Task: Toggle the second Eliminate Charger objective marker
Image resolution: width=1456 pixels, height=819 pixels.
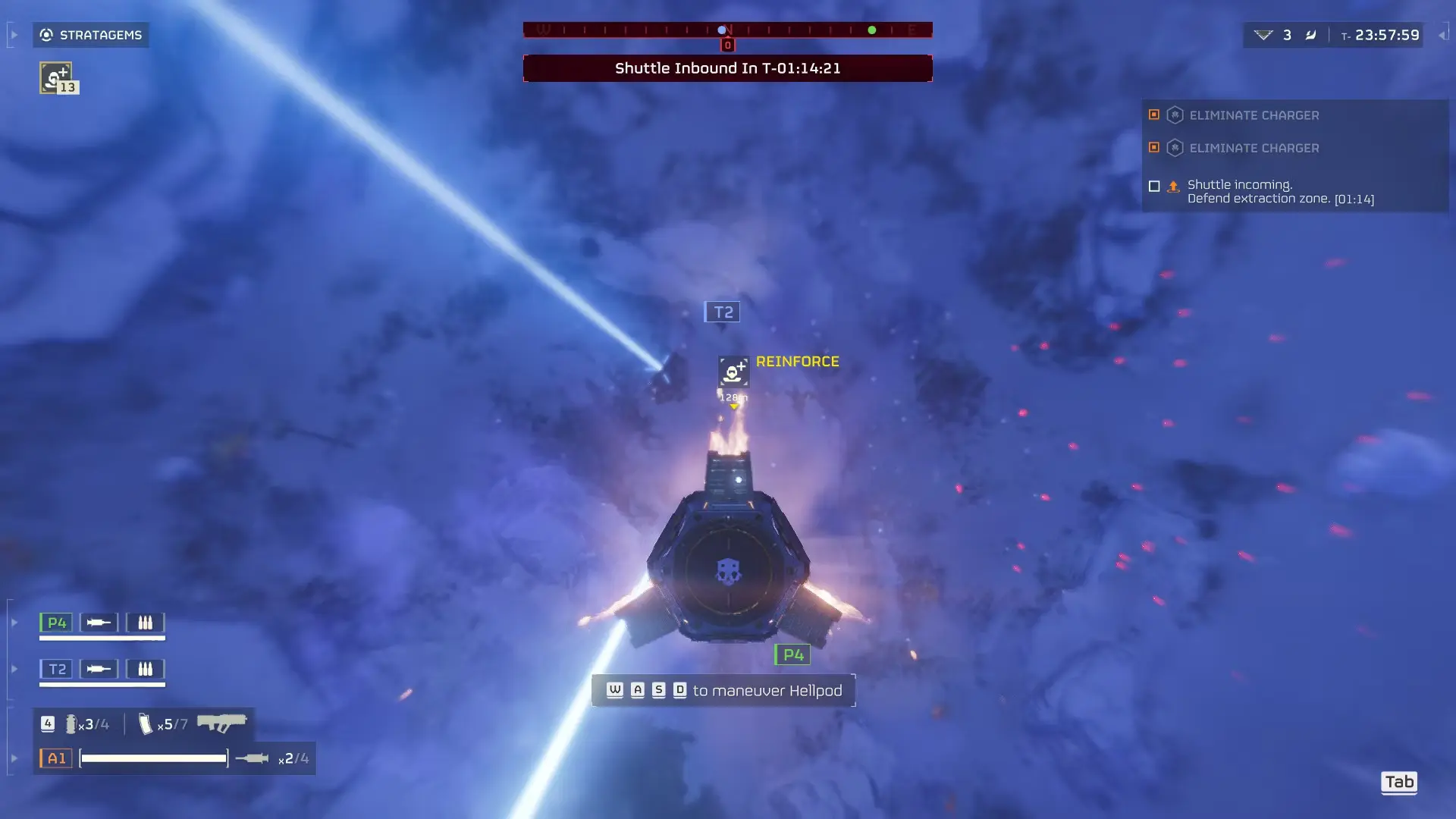Action: [x=1154, y=147]
